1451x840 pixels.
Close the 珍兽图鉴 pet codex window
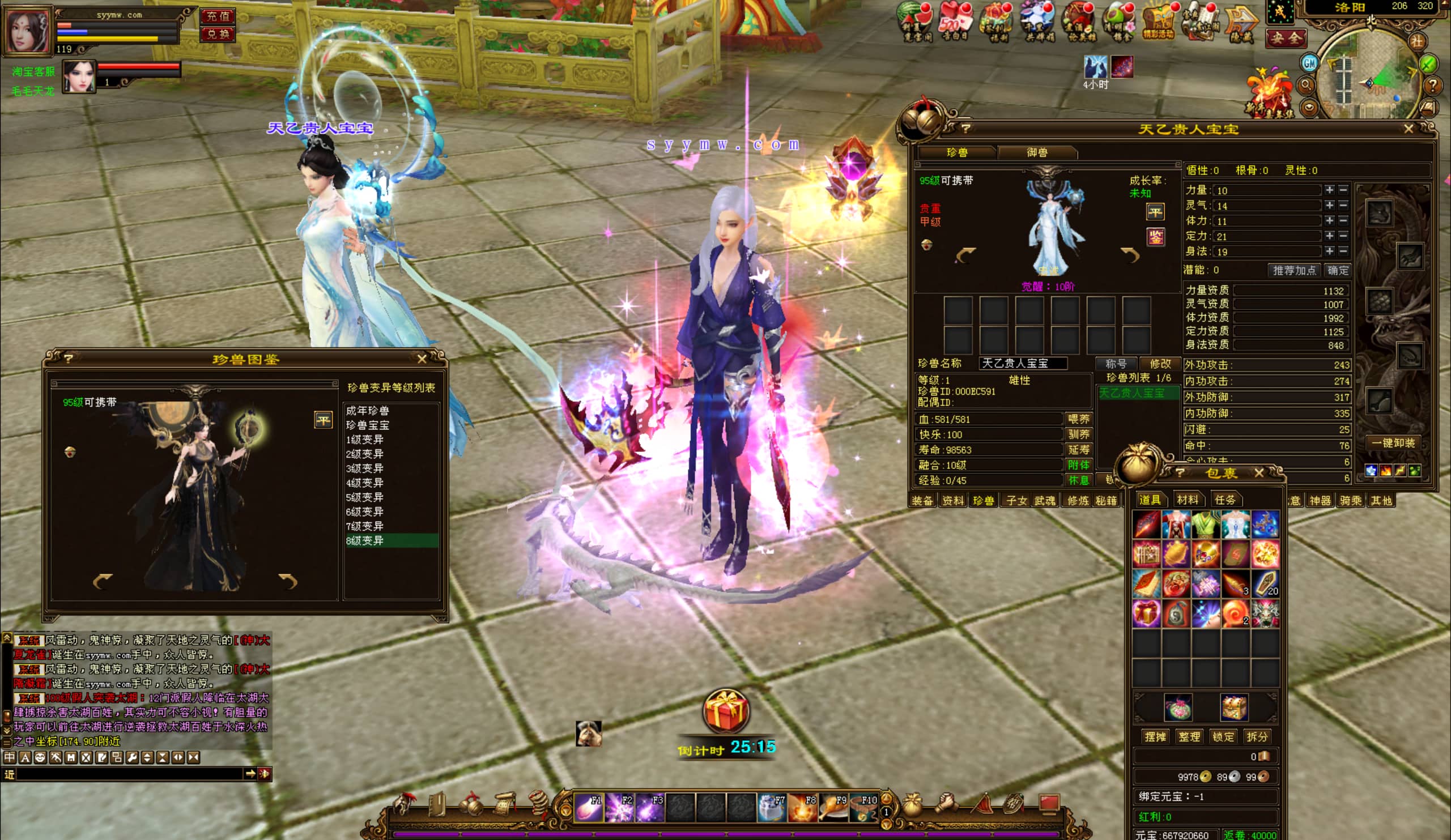(422, 359)
